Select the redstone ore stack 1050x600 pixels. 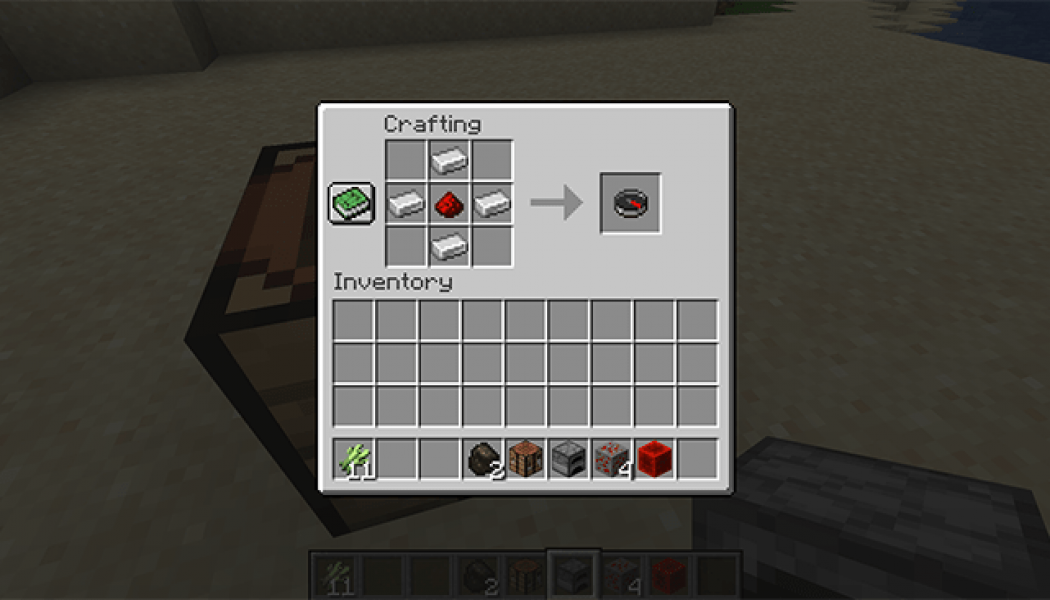[x=612, y=460]
